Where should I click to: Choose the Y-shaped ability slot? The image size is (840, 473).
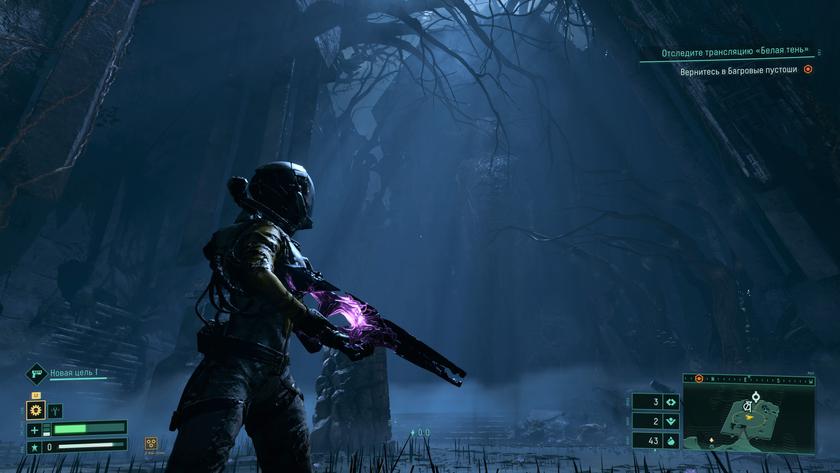tap(55, 410)
